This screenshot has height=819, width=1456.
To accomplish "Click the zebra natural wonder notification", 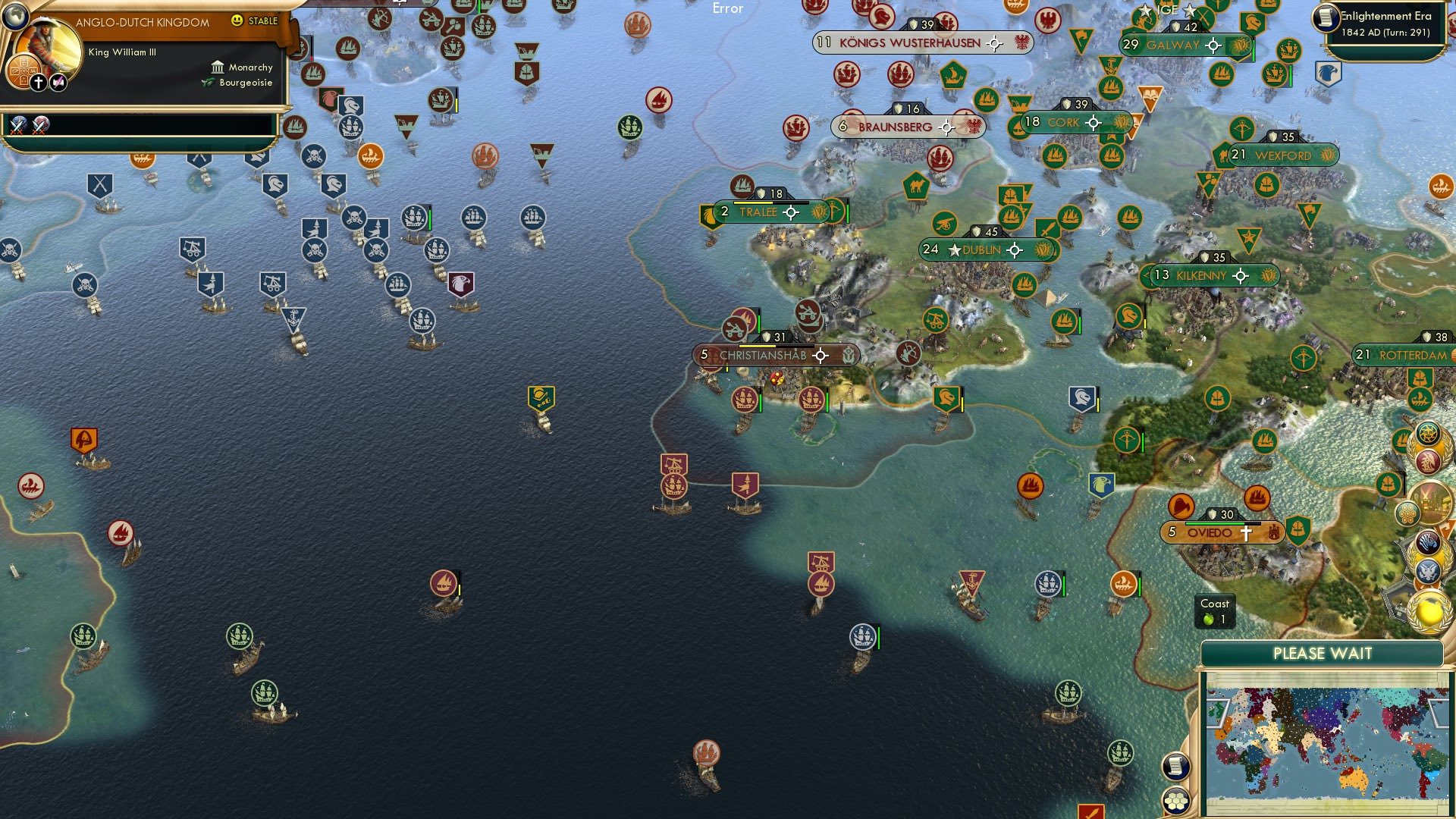I will click(x=1427, y=544).
